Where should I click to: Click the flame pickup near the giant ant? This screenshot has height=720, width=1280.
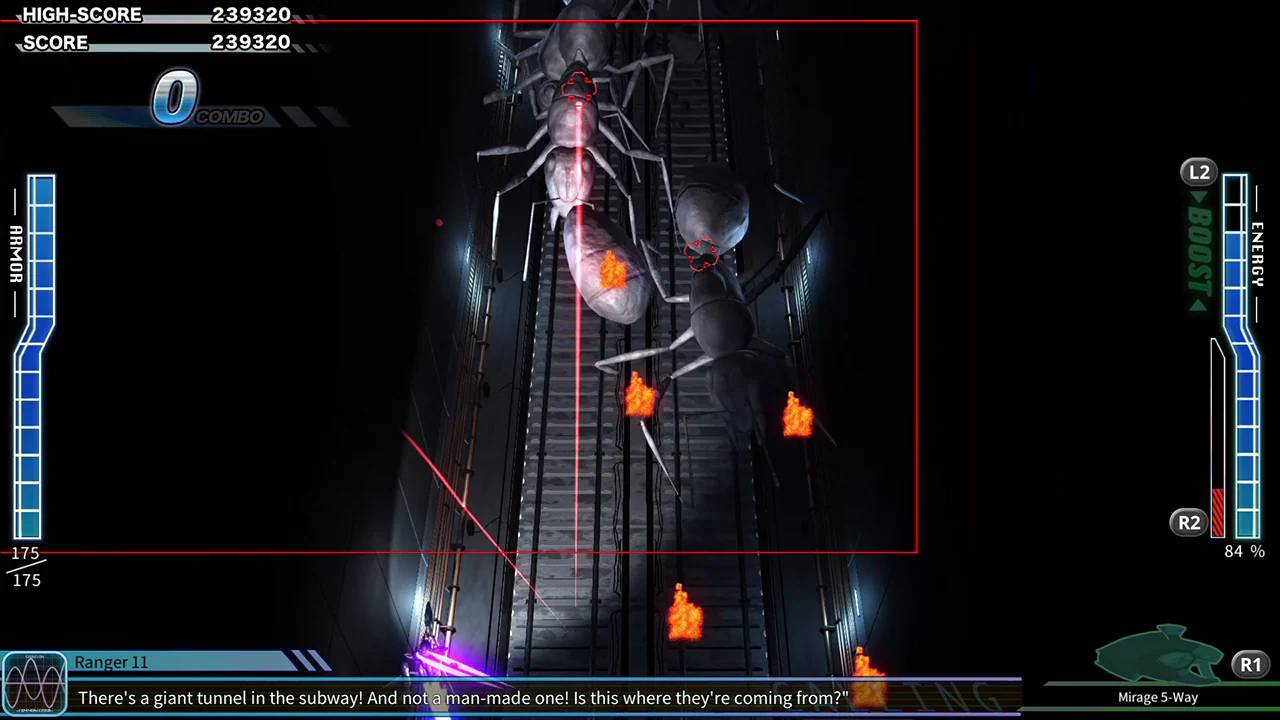[x=612, y=270]
